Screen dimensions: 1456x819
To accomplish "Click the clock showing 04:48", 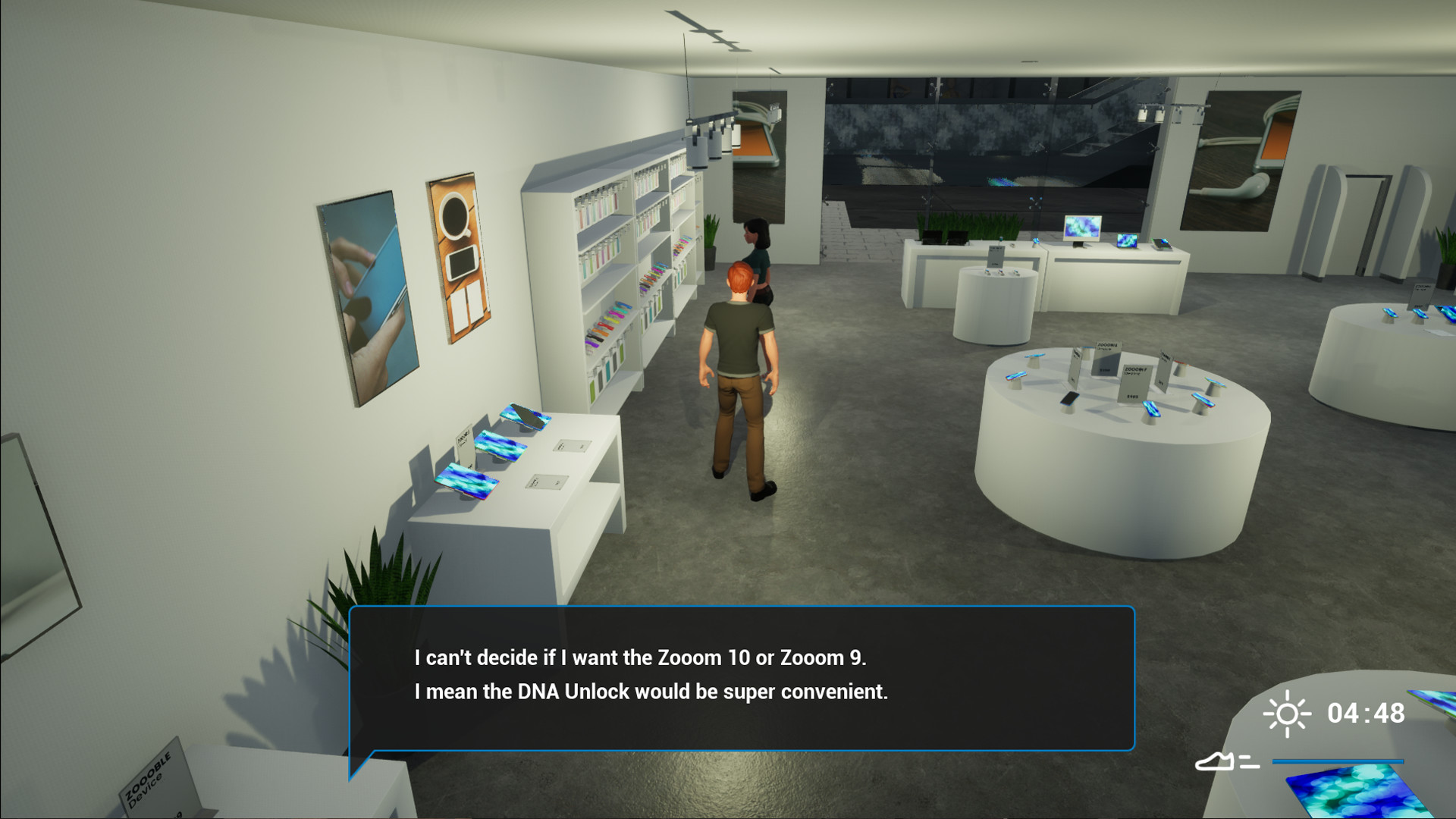I will (x=1365, y=713).
